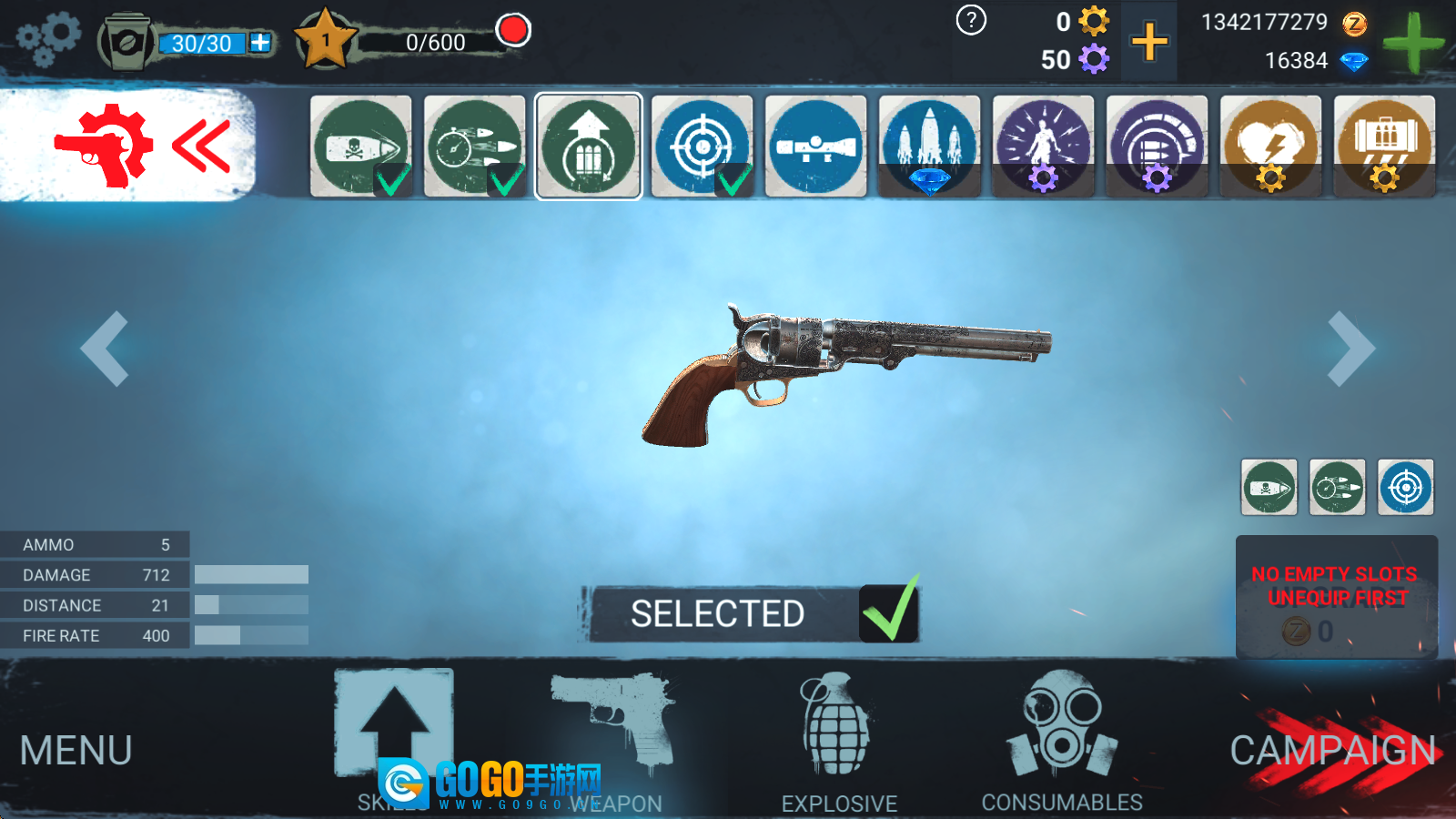Return to the MENU
The width and height of the screenshot is (1456, 819).
(76, 751)
